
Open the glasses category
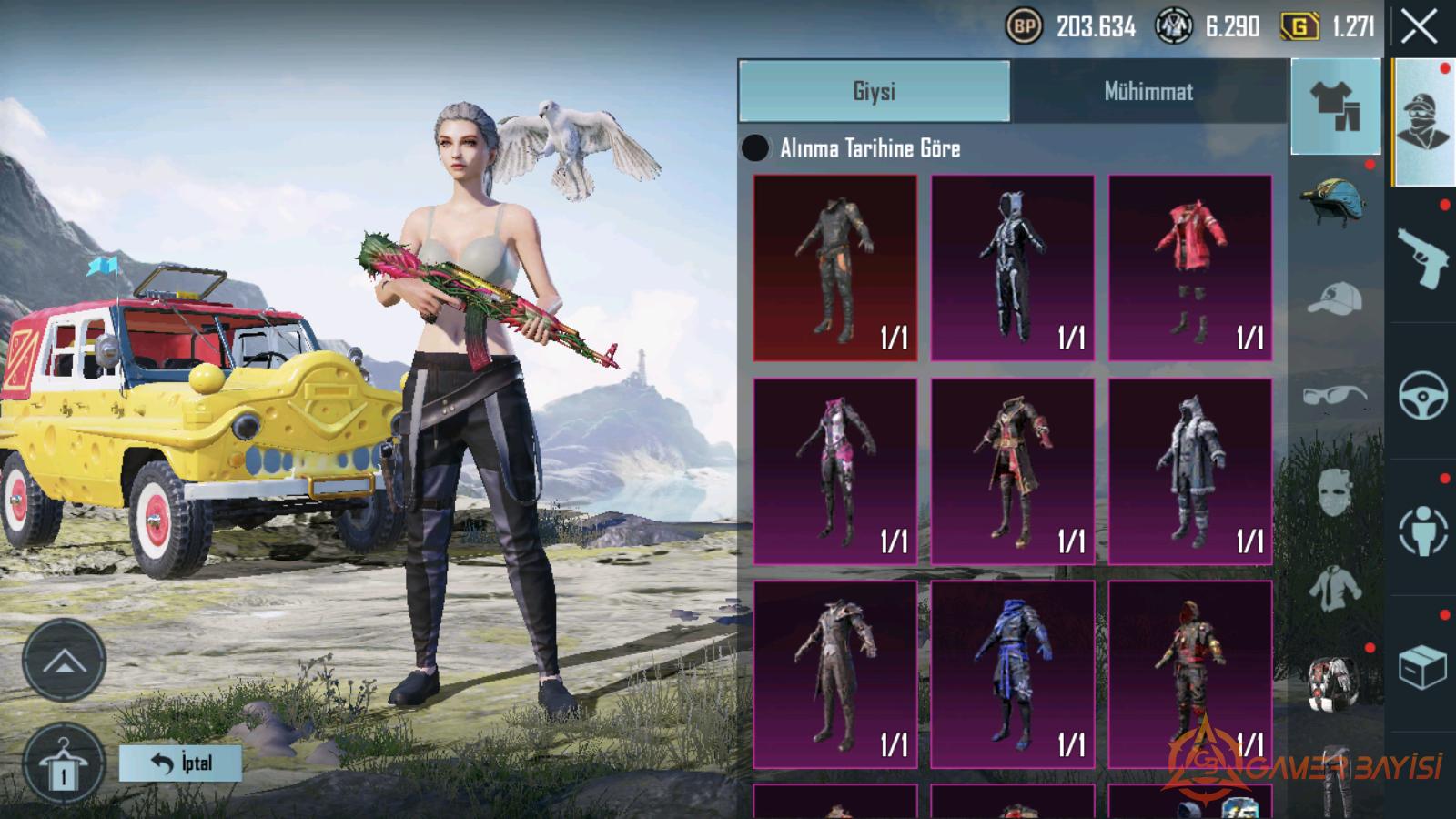tap(1334, 395)
